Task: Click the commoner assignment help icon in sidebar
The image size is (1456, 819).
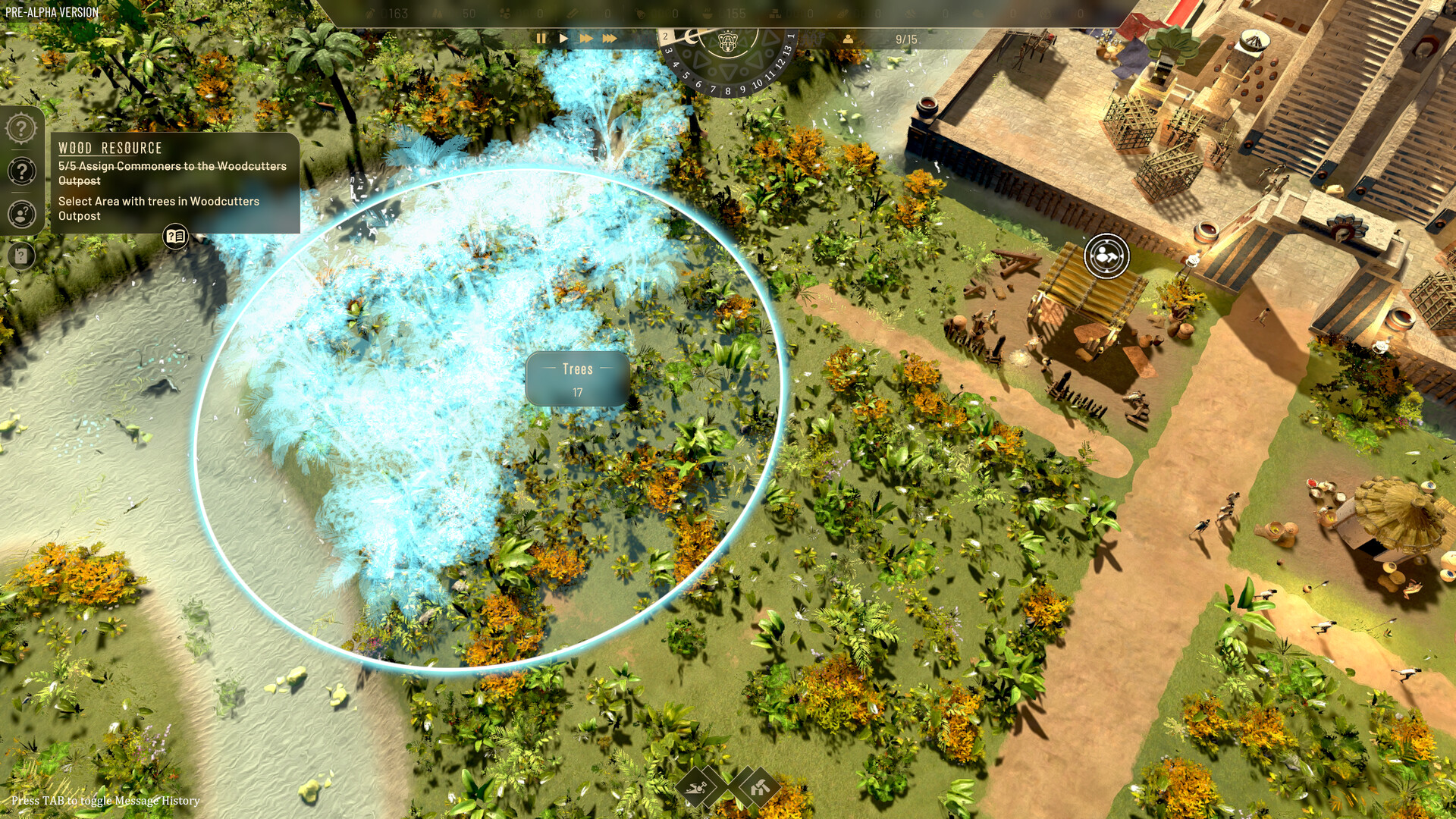Action: pos(20,215)
